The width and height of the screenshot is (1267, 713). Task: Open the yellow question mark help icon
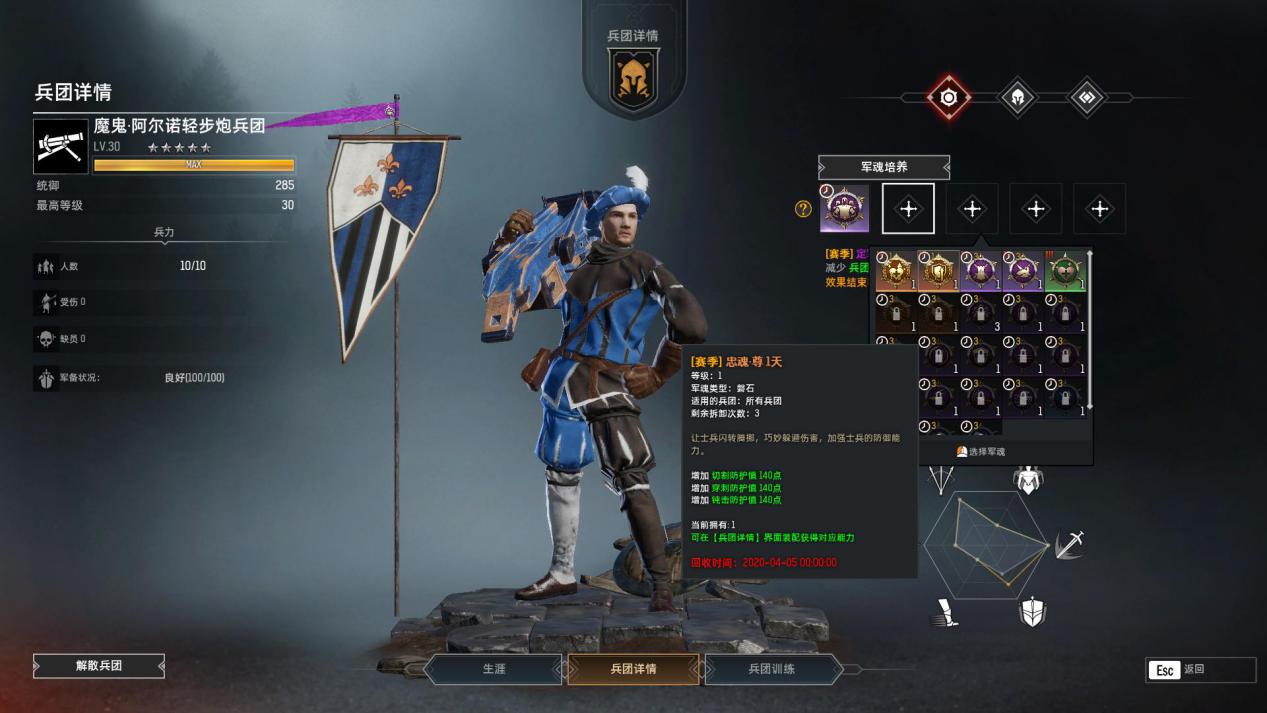(802, 209)
